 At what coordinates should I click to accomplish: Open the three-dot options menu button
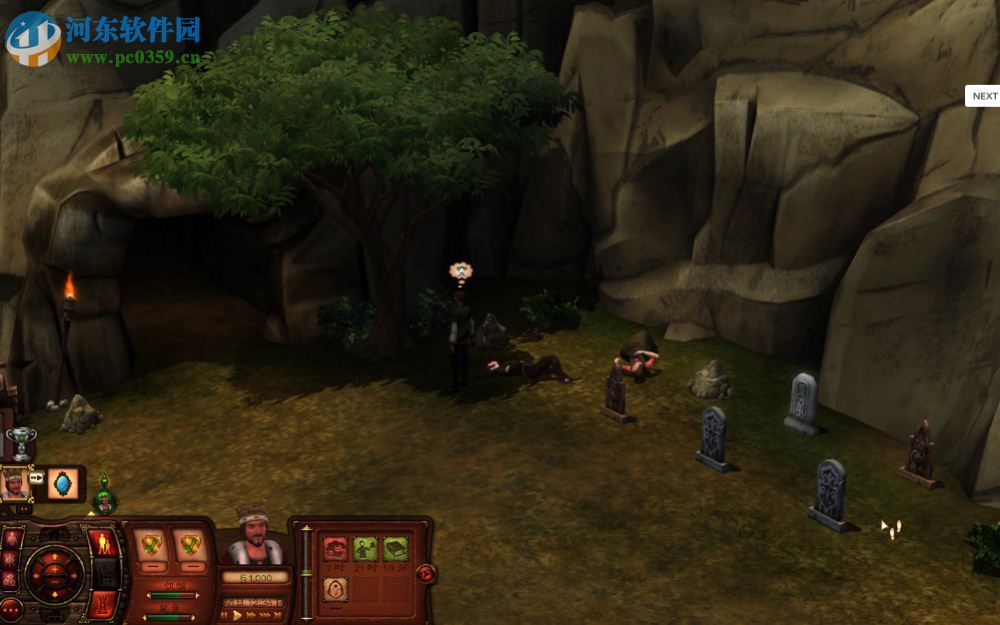point(11,607)
